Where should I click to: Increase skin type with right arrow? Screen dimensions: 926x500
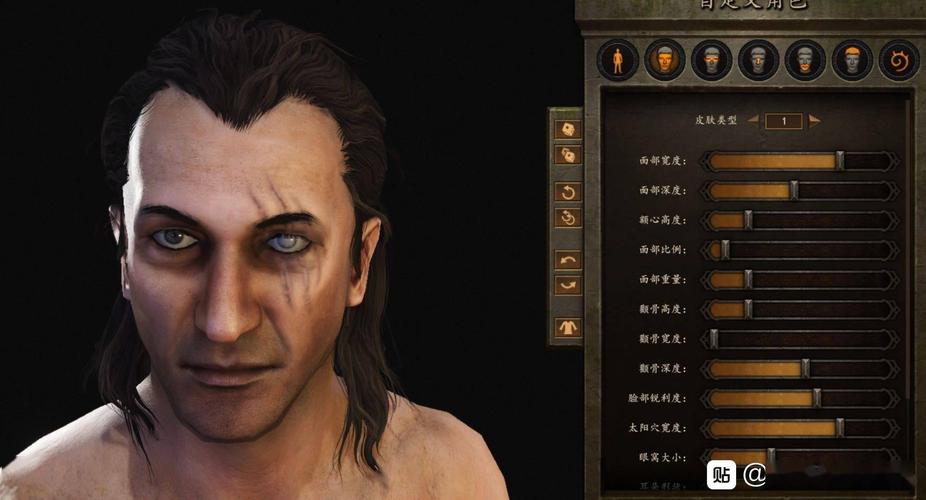[x=815, y=120]
